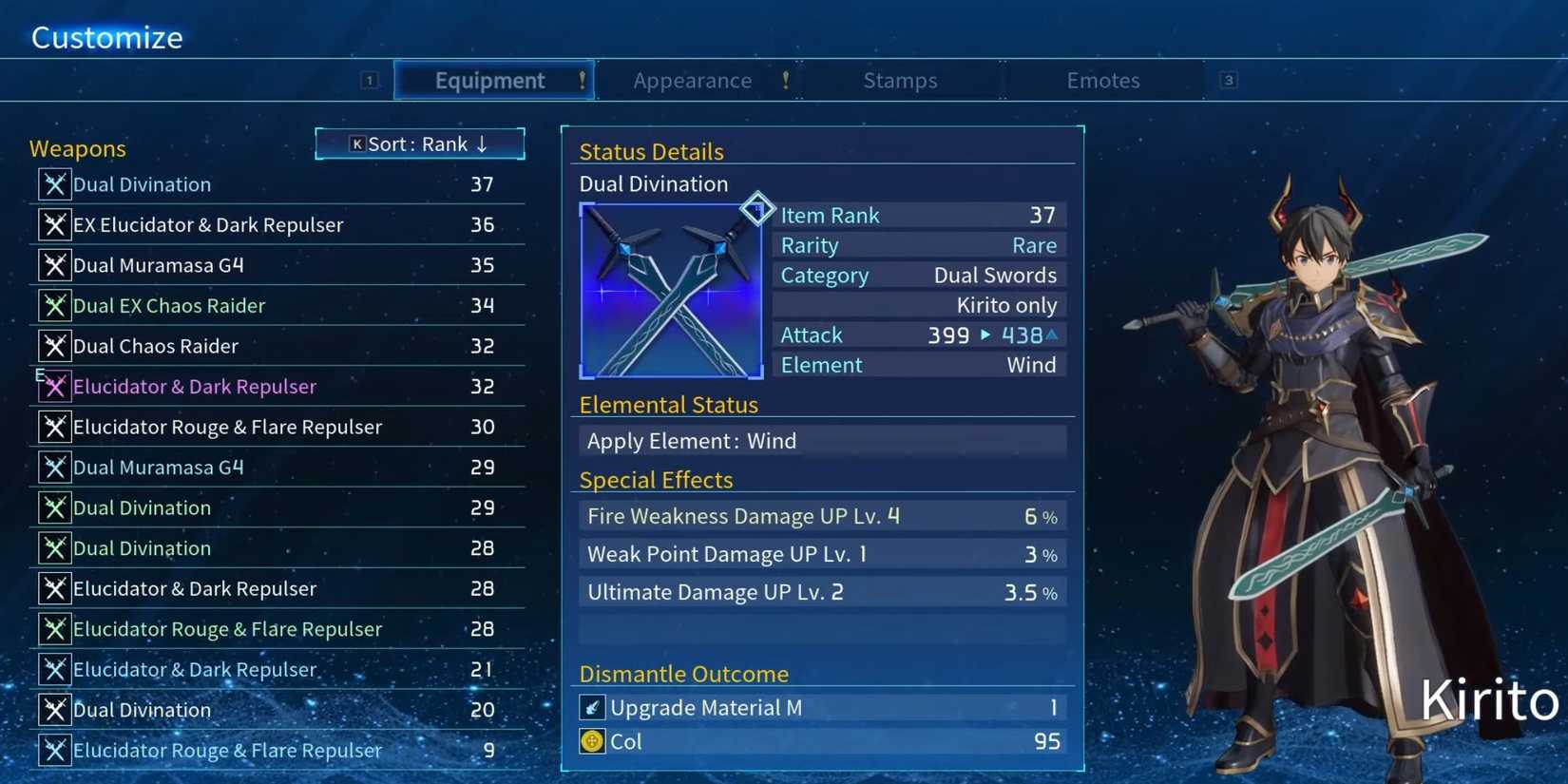The height and width of the screenshot is (784, 1568).
Task: Click the Dual EX Chaos Raider weapon icon
Action: [54, 305]
